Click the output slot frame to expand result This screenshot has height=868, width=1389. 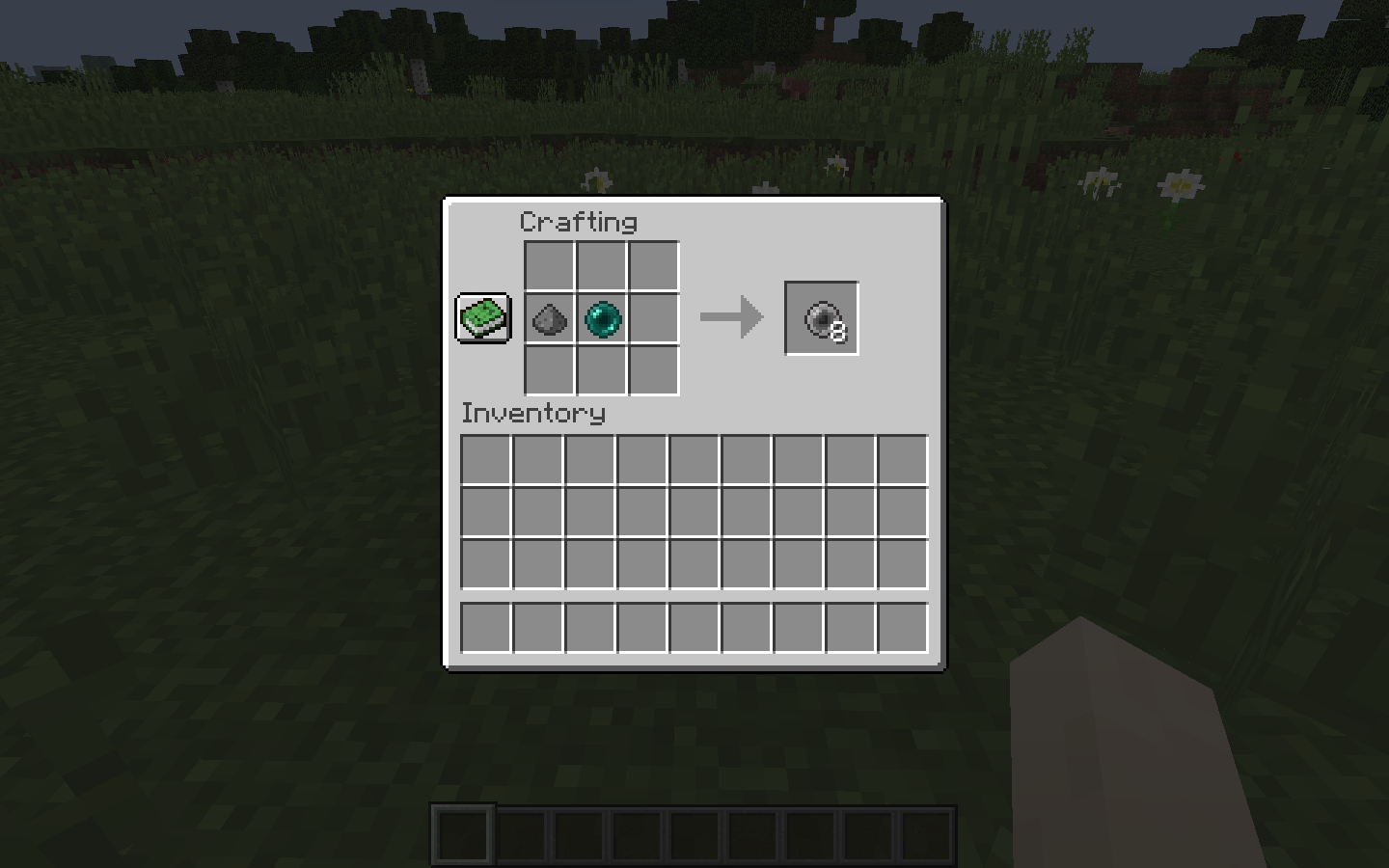[821, 317]
